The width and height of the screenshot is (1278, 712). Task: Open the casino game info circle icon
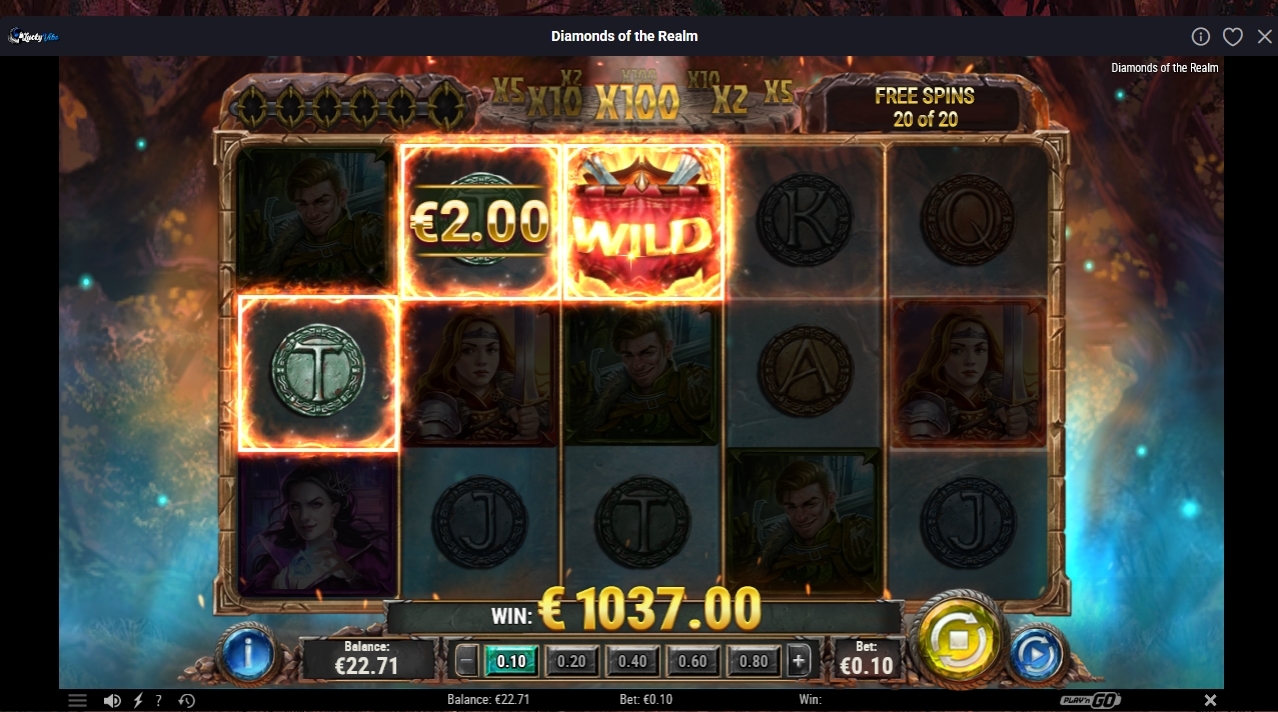(x=1201, y=36)
